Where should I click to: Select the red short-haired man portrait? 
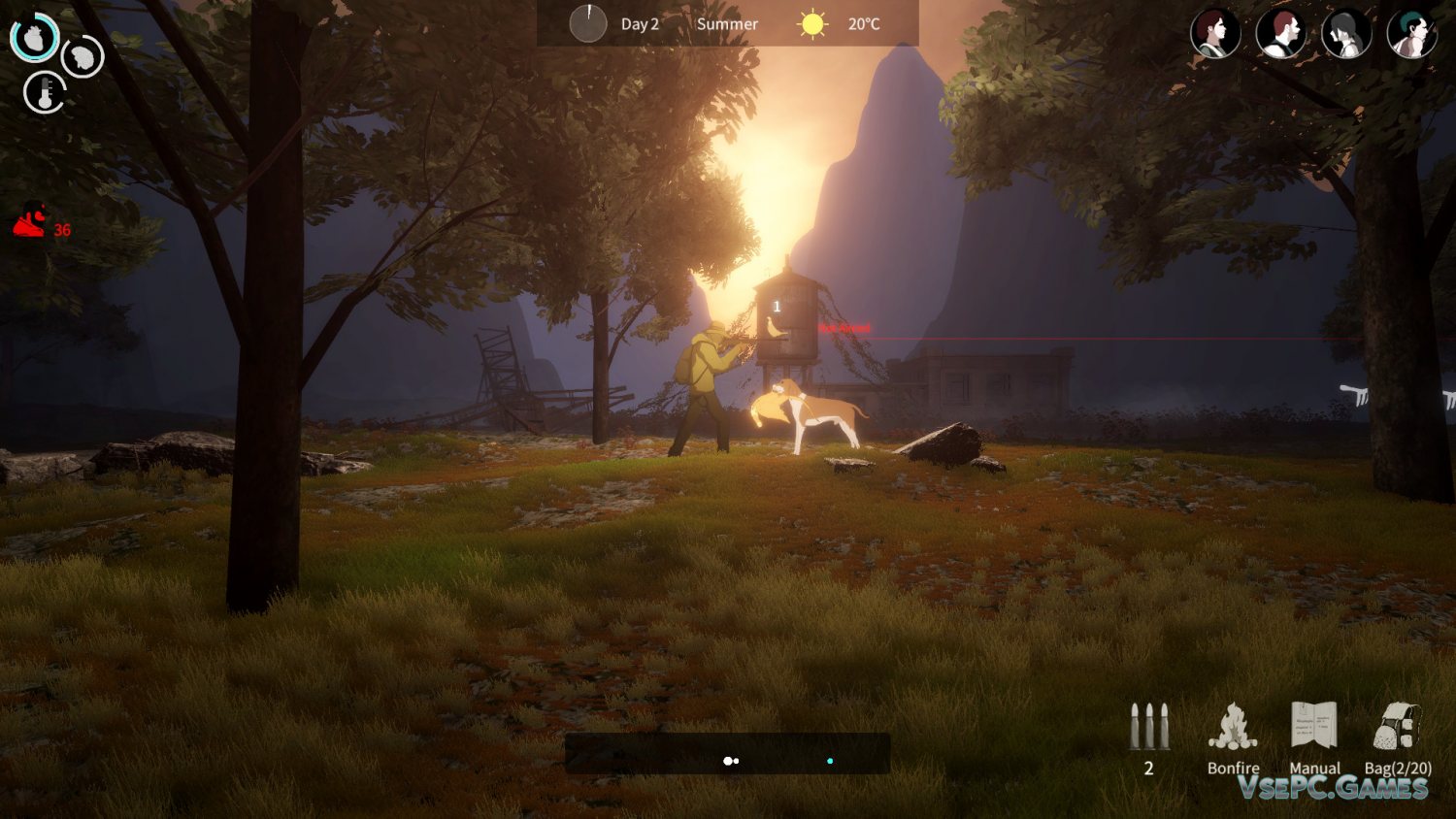(1280, 33)
